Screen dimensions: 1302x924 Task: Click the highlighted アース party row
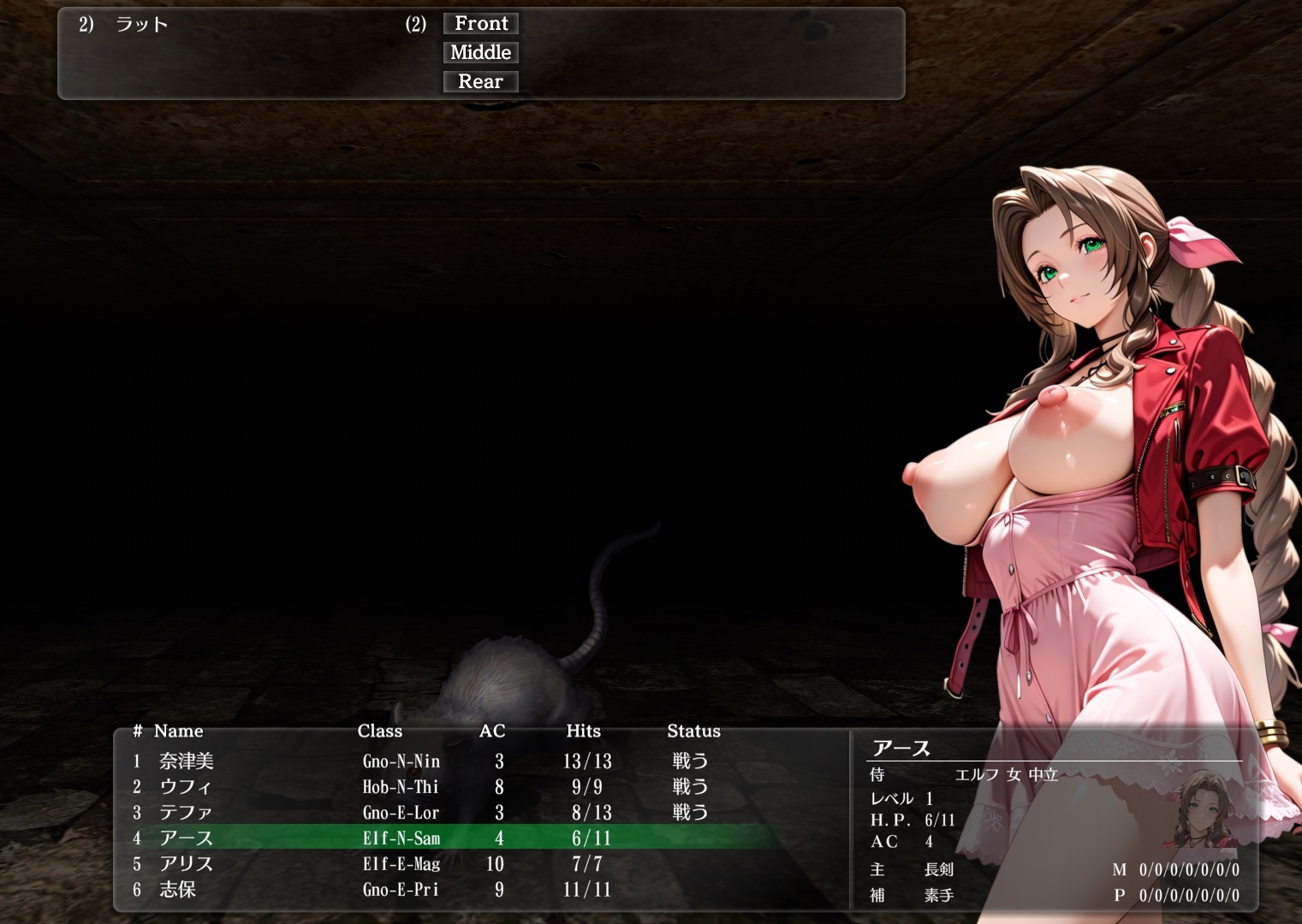[x=186, y=838]
